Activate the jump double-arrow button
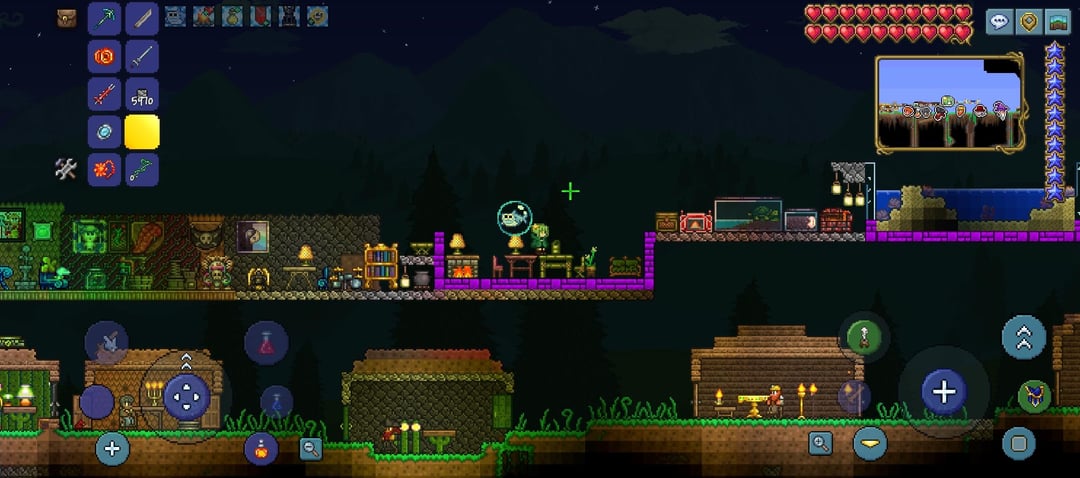The height and width of the screenshot is (478, 1080). 1023,337
